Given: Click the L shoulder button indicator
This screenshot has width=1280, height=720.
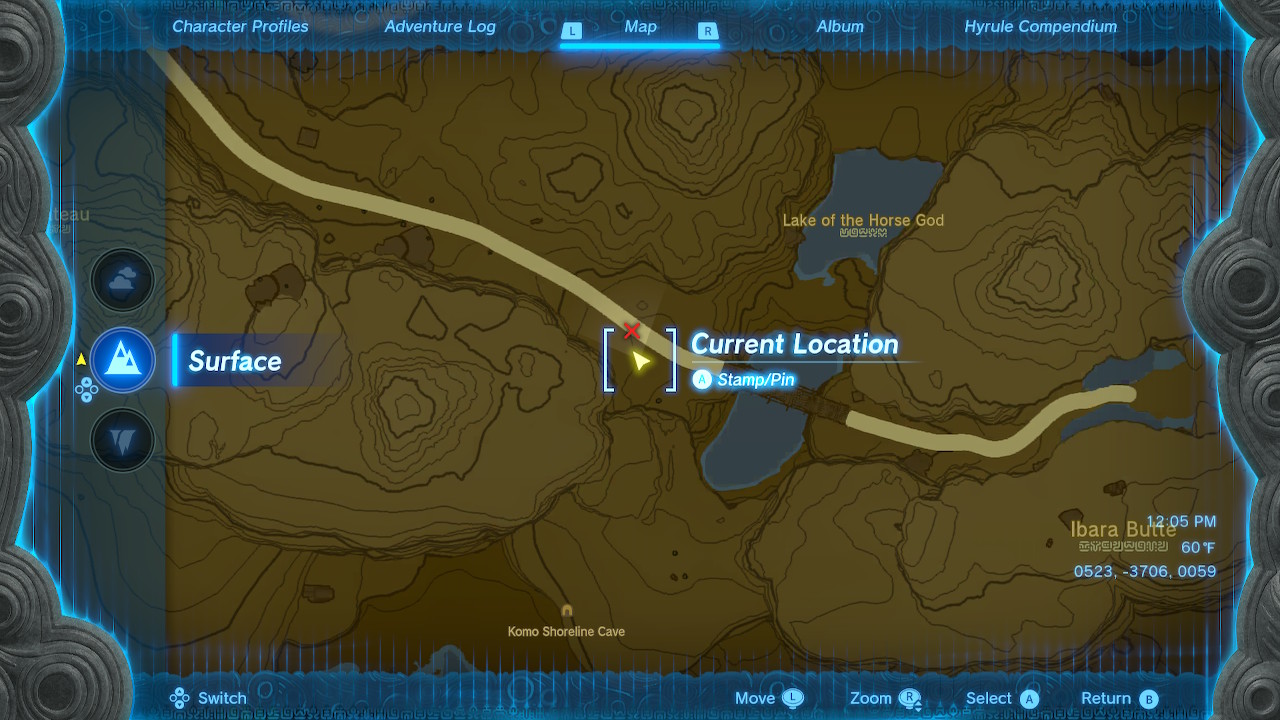Looking at the screenshot, I should coord(572,31).
